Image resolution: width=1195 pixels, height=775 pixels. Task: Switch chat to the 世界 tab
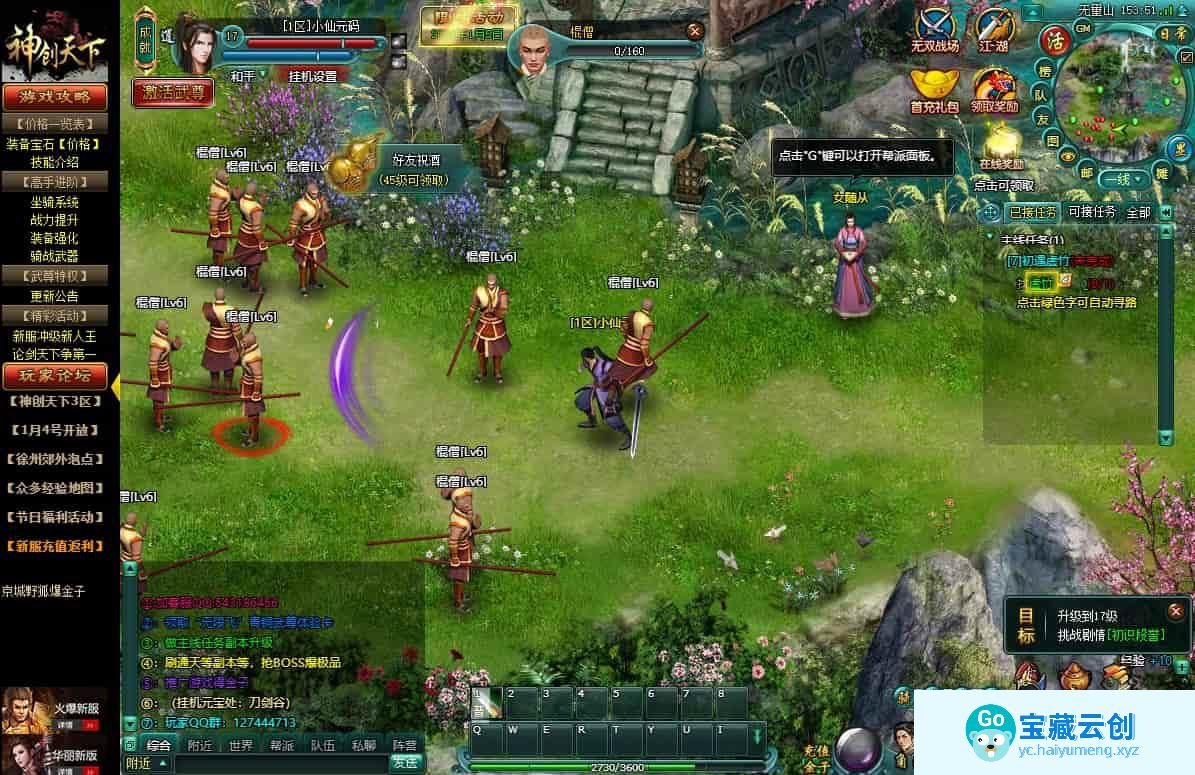point(241,745)
